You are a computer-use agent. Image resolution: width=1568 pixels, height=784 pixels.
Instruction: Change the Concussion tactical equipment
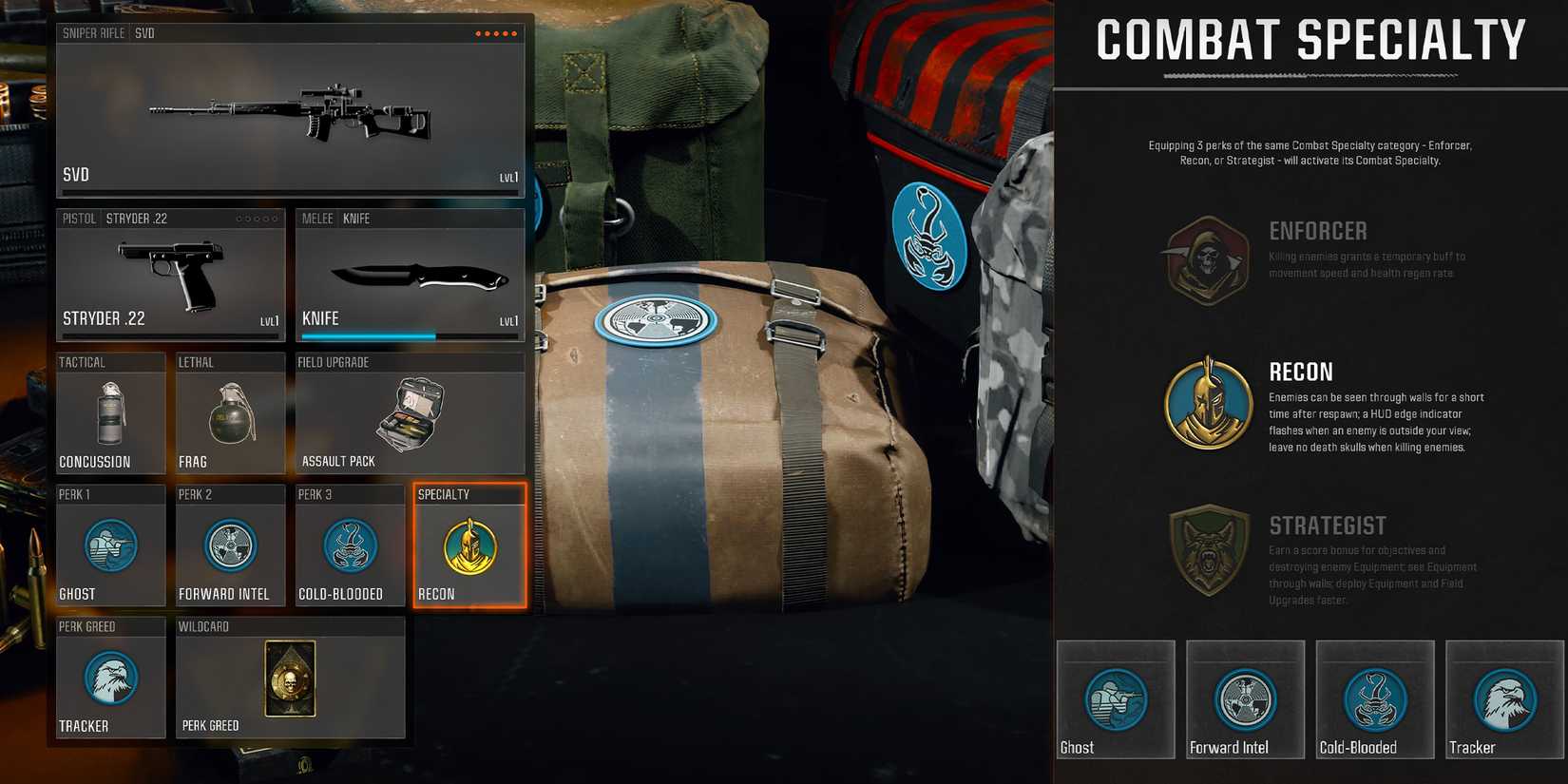[x=110, y=413]
